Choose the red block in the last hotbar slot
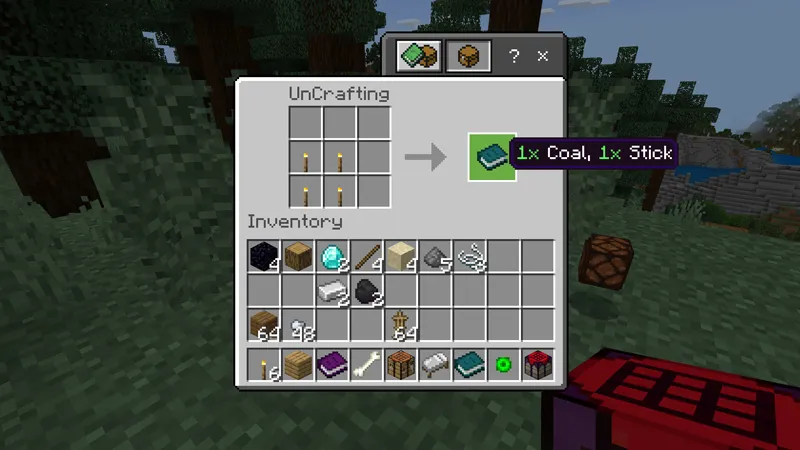 pyautogui.click(x=537, y=365)
